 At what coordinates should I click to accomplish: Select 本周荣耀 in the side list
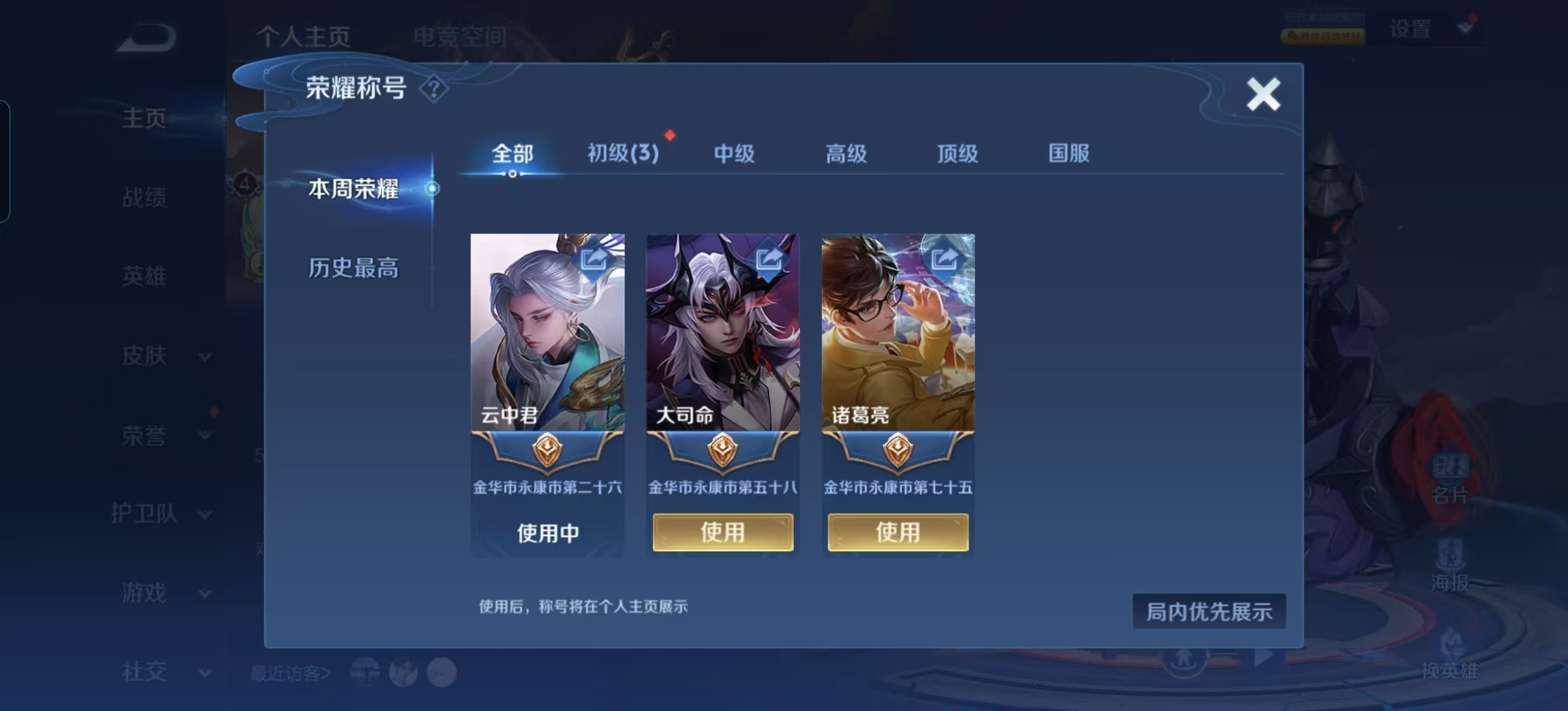pyautogui.click(x=353, y=189)
